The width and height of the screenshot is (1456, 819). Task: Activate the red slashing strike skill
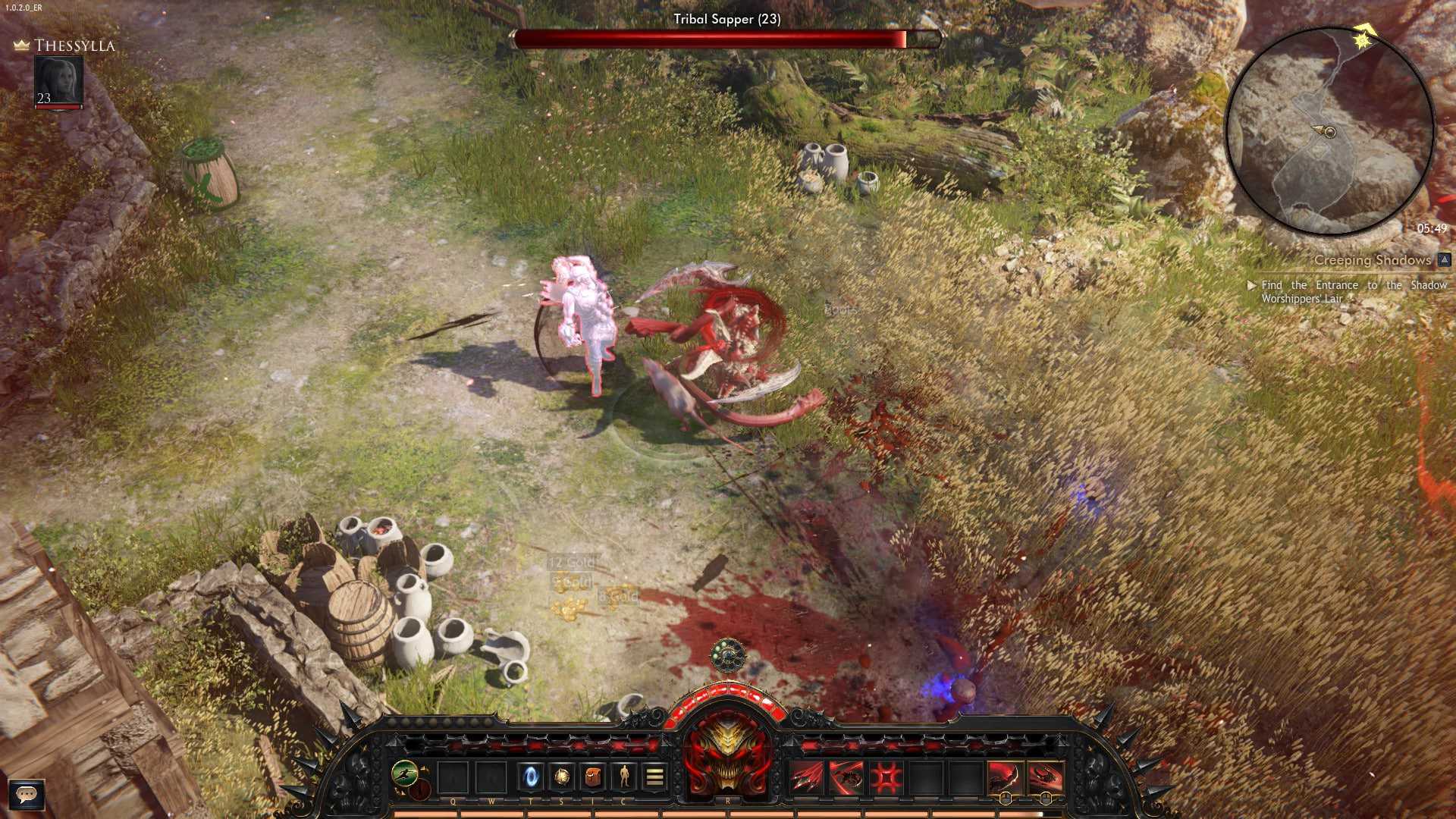846,778
